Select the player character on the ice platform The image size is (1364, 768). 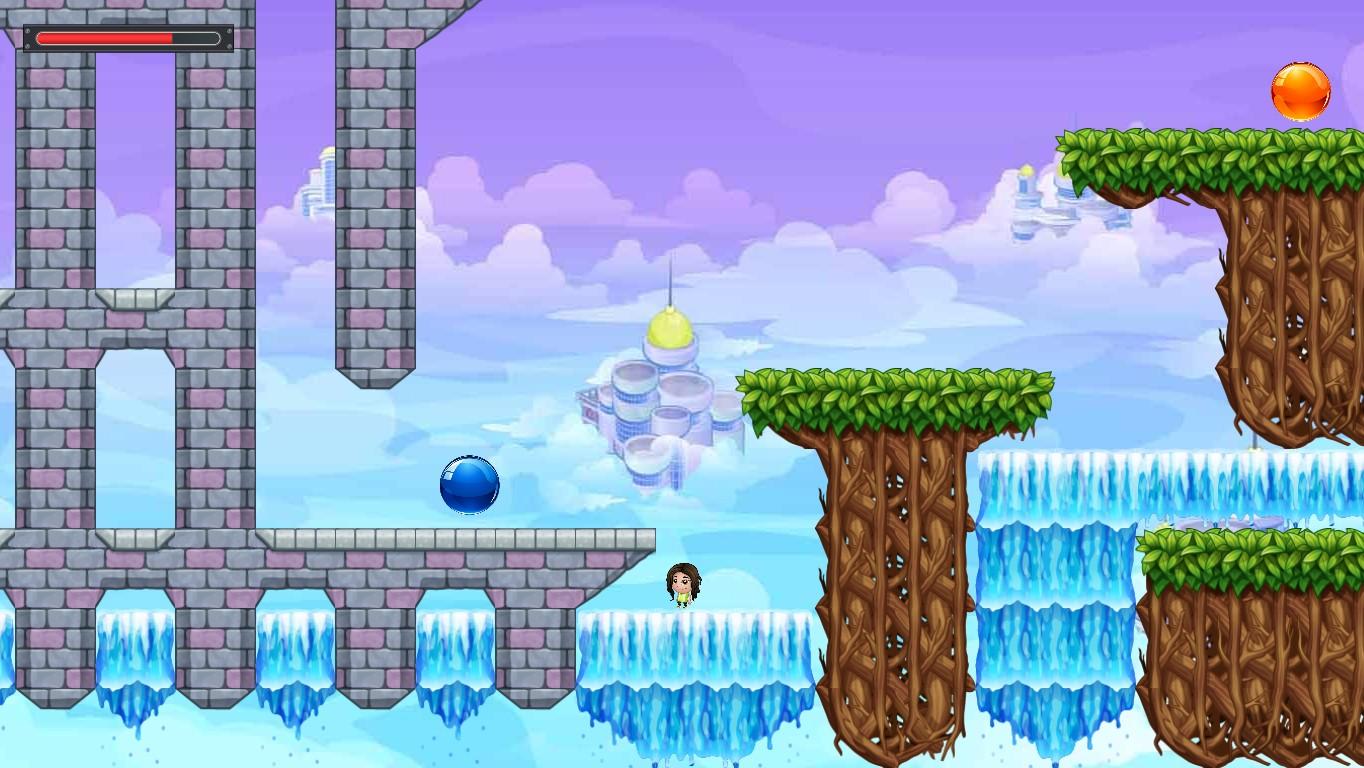point(681,585)
